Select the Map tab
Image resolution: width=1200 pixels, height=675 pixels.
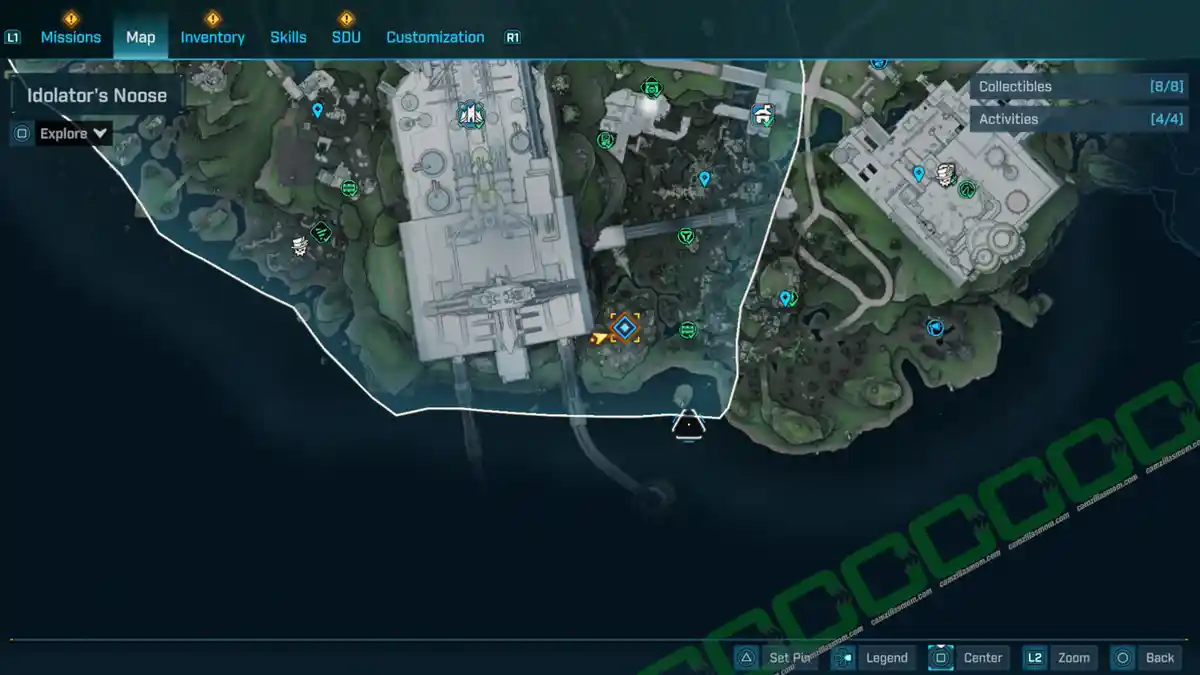click(x=140, y=37)
